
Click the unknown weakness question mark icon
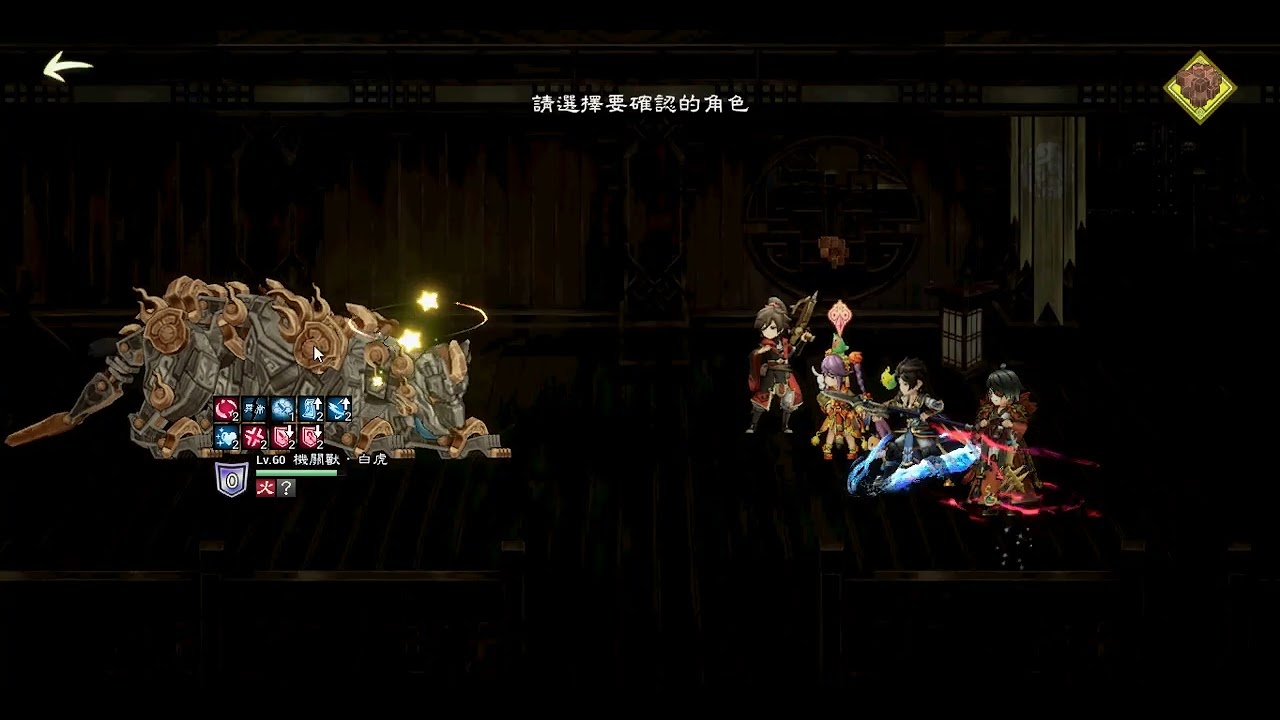[x=287, y=488]
